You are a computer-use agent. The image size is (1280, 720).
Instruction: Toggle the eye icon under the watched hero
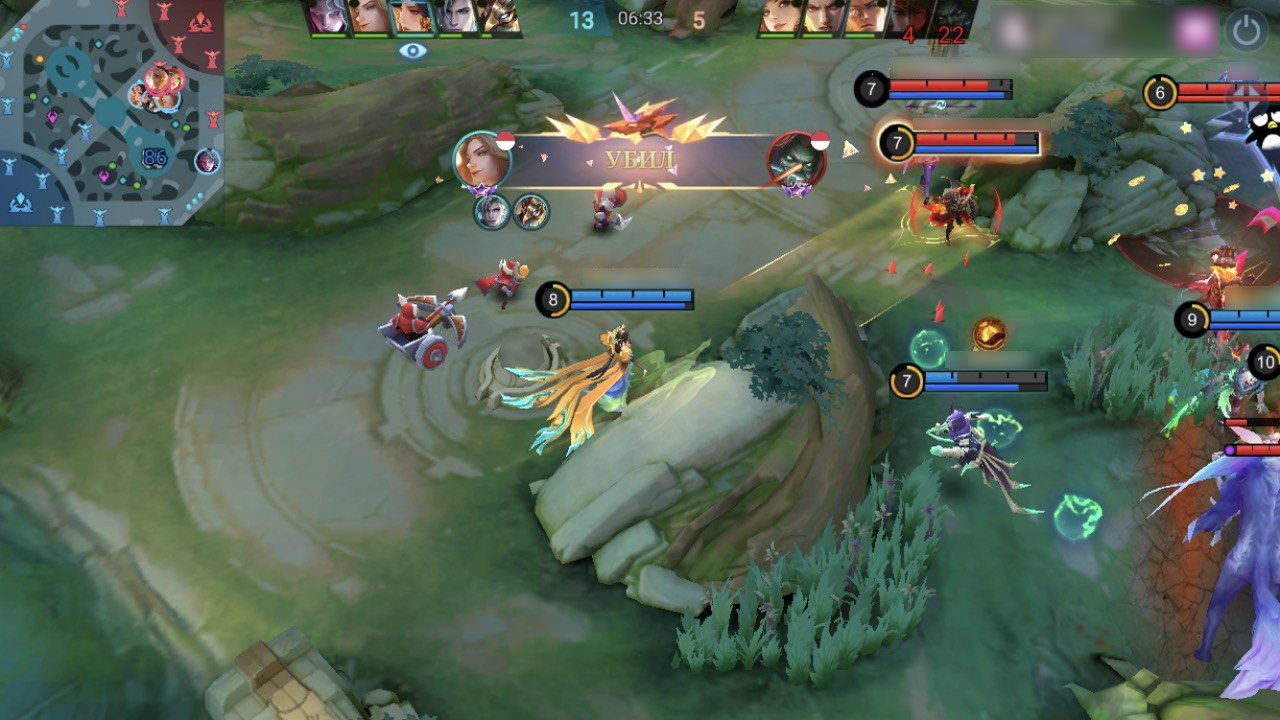(413, 51)
